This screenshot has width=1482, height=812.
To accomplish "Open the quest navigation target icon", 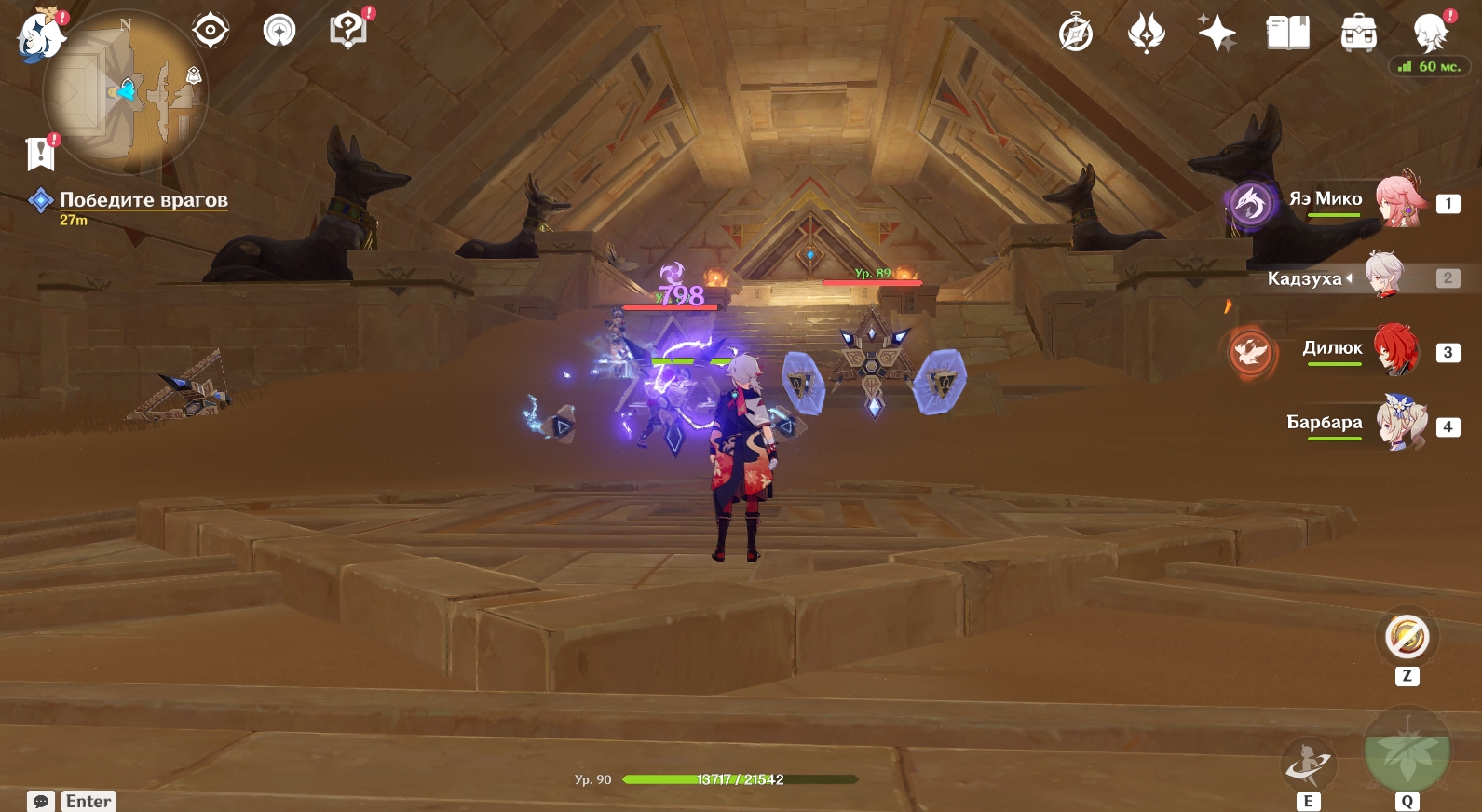I will 211,31.
